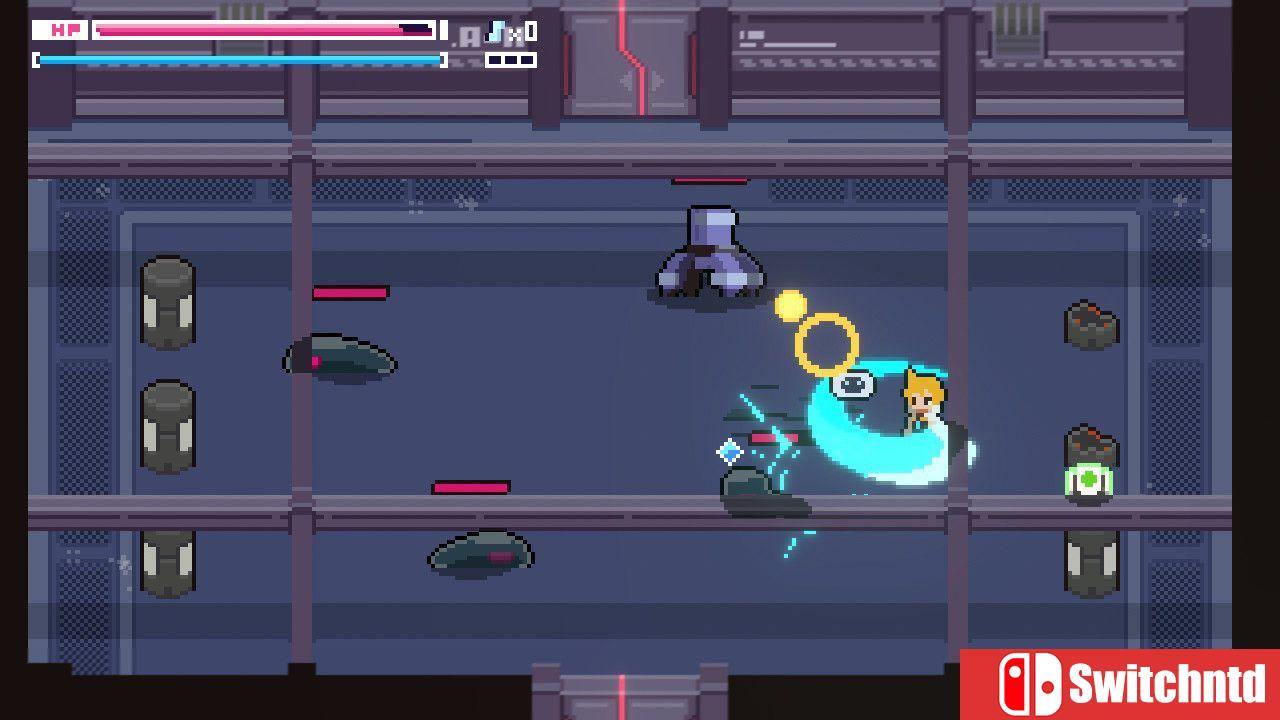Toggle the last ammo pip square
Screen dimensions: 1280x720
529,59
